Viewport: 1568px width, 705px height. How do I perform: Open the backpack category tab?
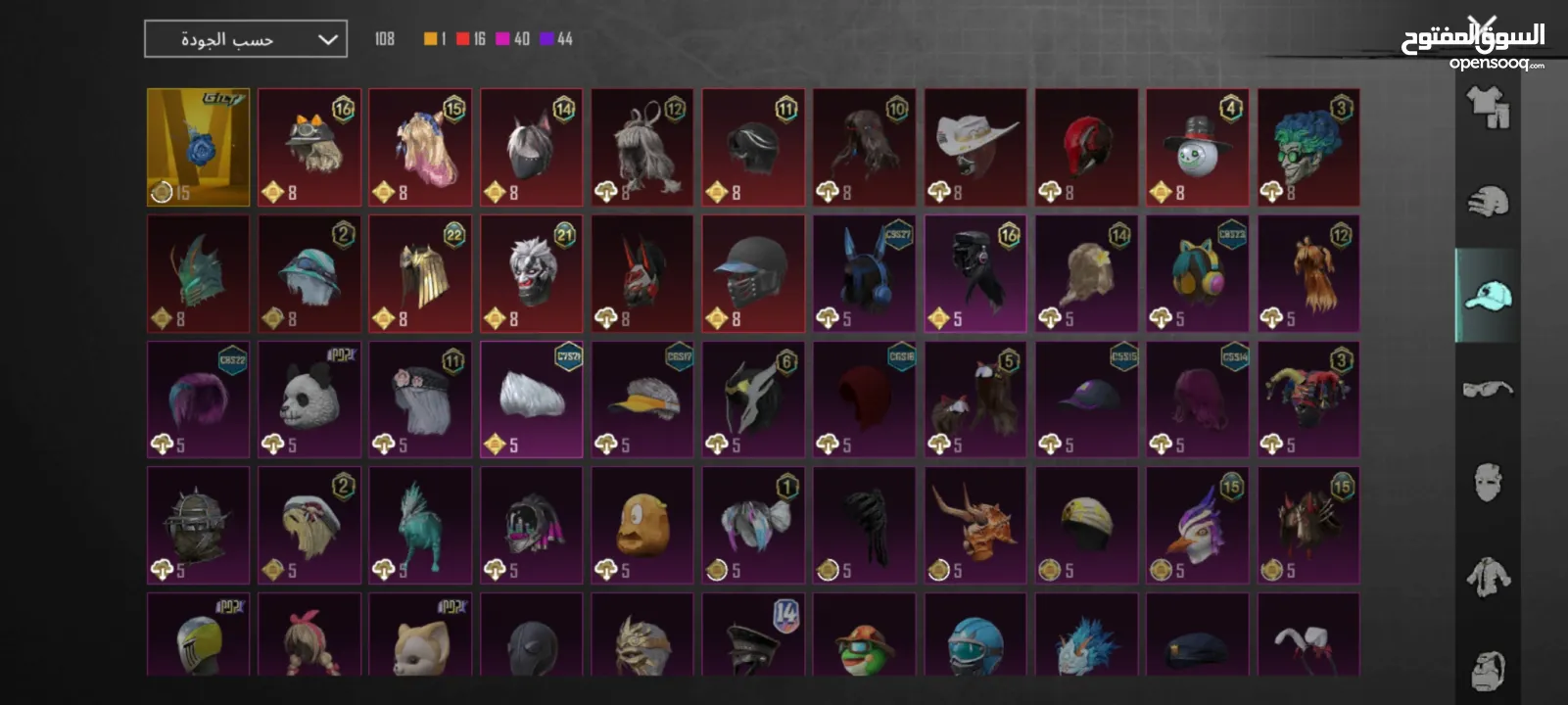click(1487, 669)
